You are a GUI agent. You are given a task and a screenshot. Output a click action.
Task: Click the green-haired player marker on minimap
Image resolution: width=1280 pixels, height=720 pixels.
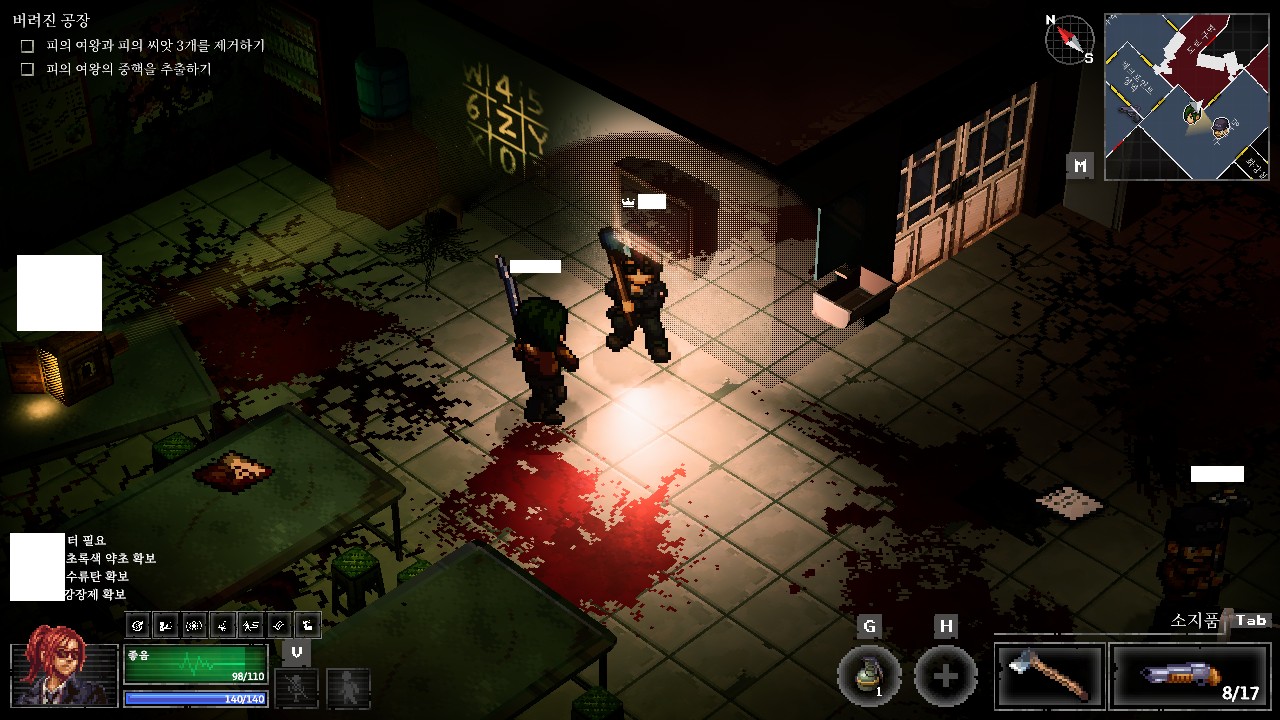[1192, 113]
